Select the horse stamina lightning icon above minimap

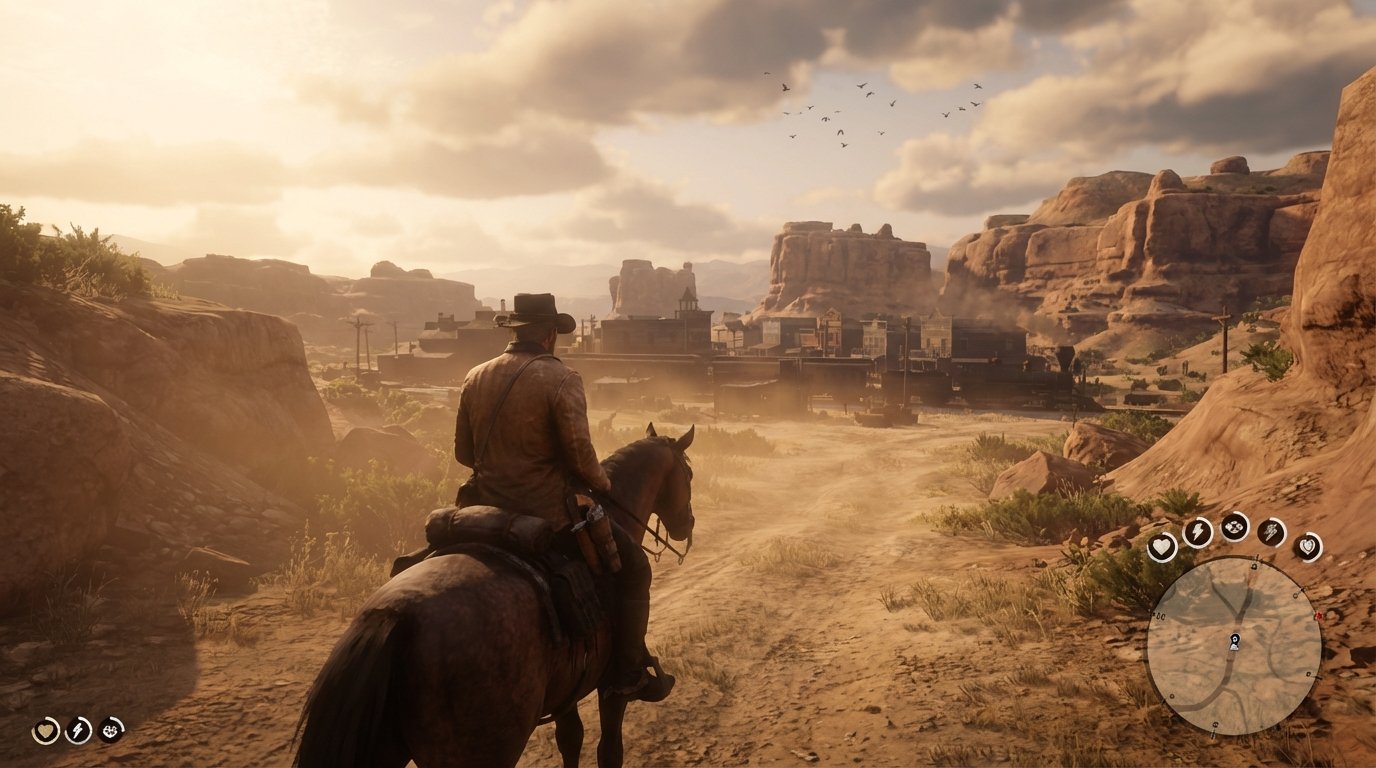click(1197, 530)
